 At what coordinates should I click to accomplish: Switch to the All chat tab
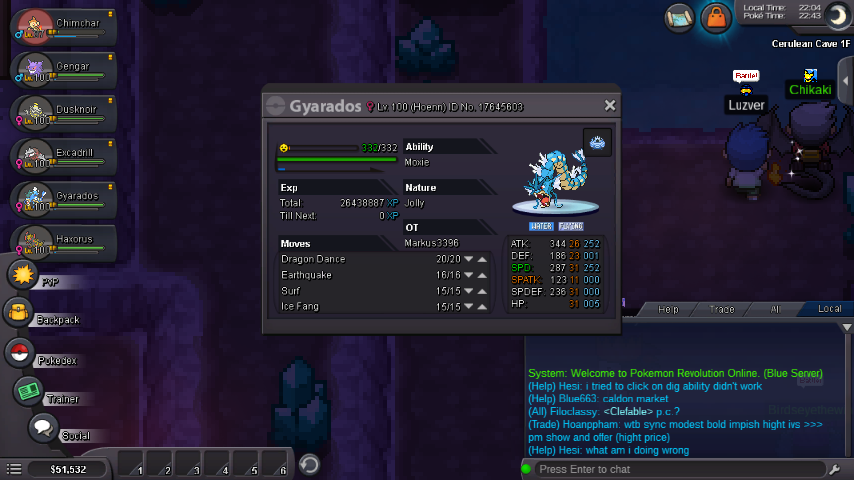[774, 310]
